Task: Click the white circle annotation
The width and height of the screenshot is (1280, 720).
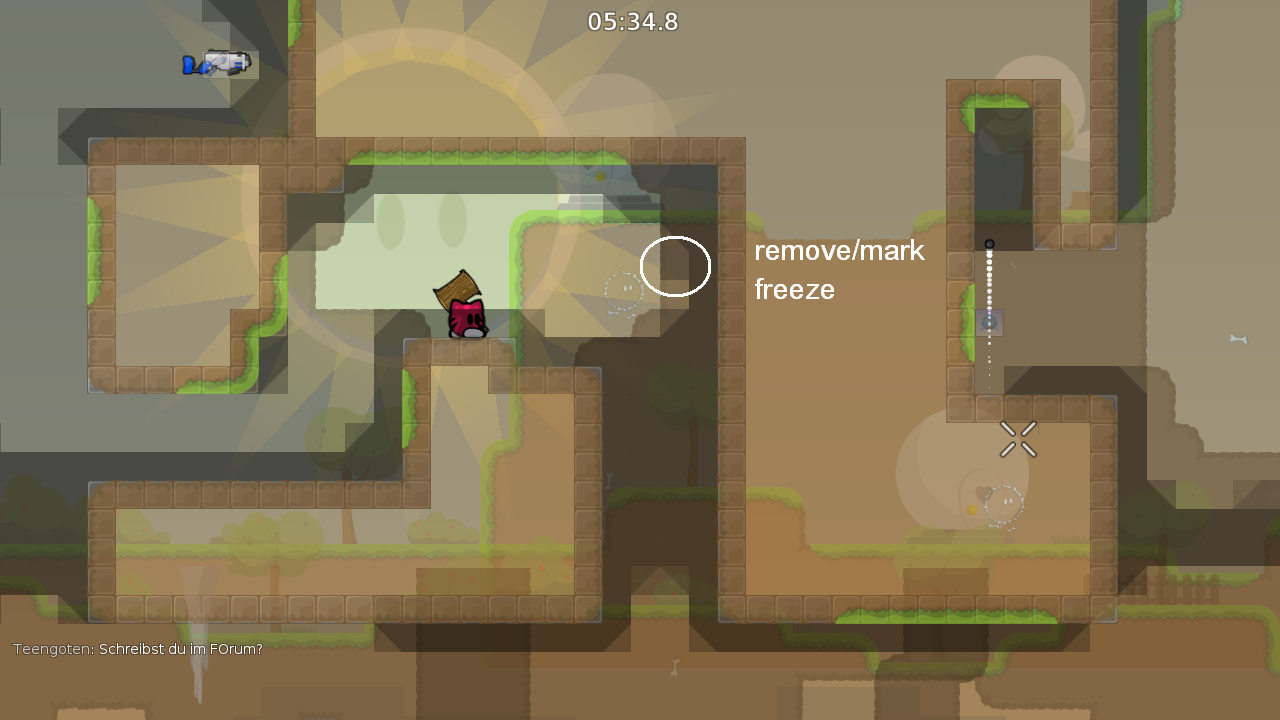Action: pyautogui.click(x=676, y=266)
